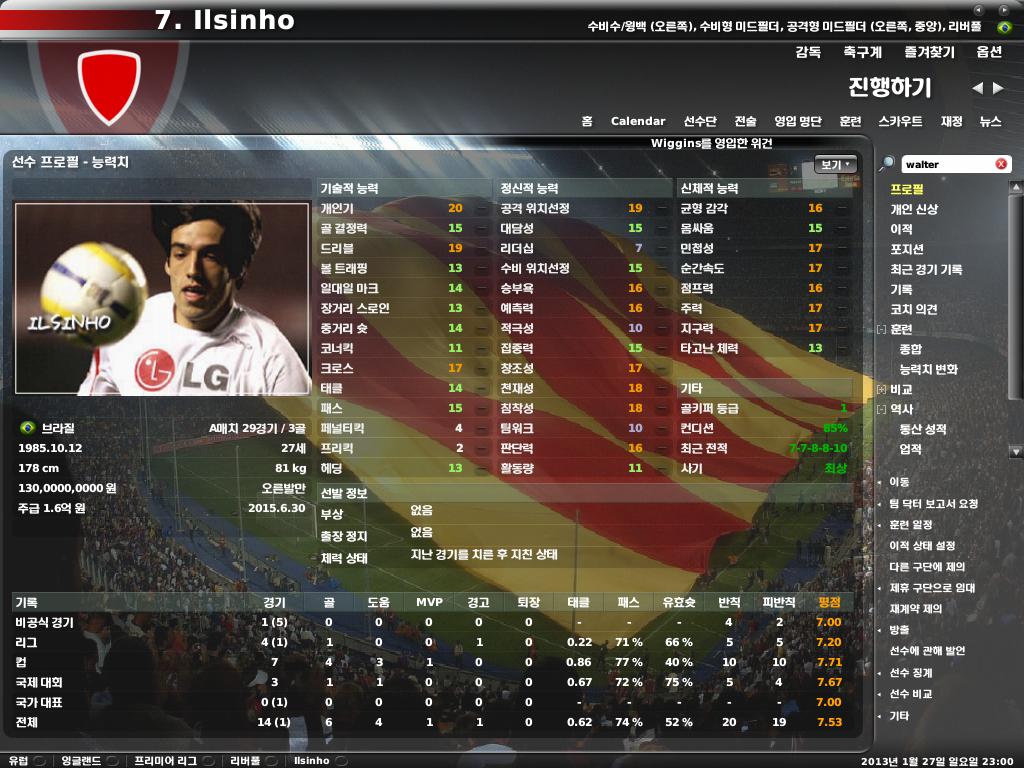Select 개인 신상 in the side menu
This screenshot has width=1024, height=768.
[x=914, y=209]
